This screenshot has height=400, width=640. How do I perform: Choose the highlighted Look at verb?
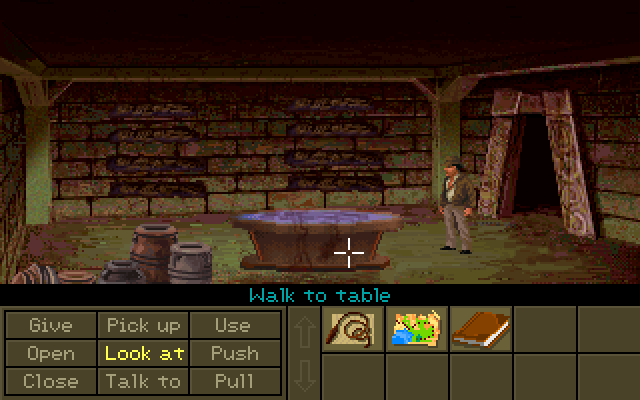click(x=142, y=353)
